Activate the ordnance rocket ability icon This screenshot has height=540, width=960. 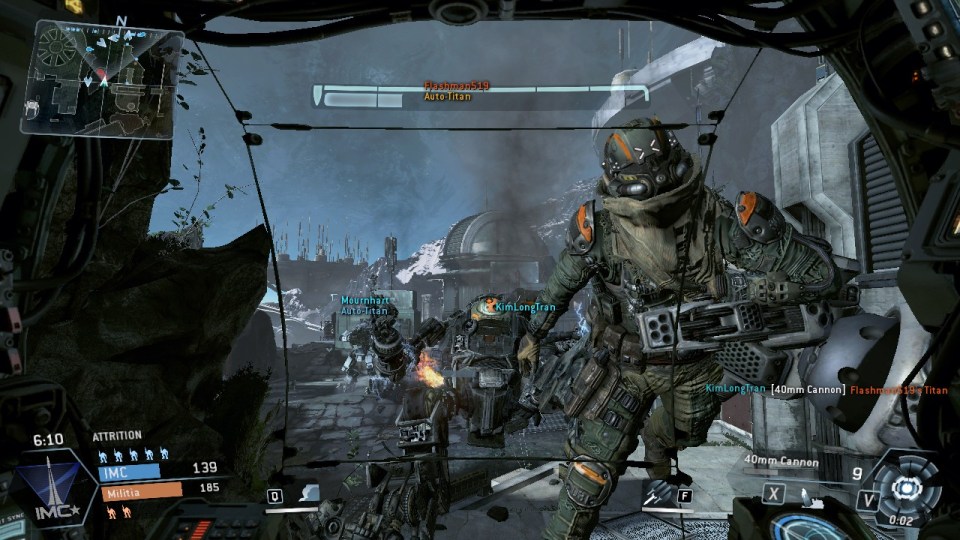point(659,493)
